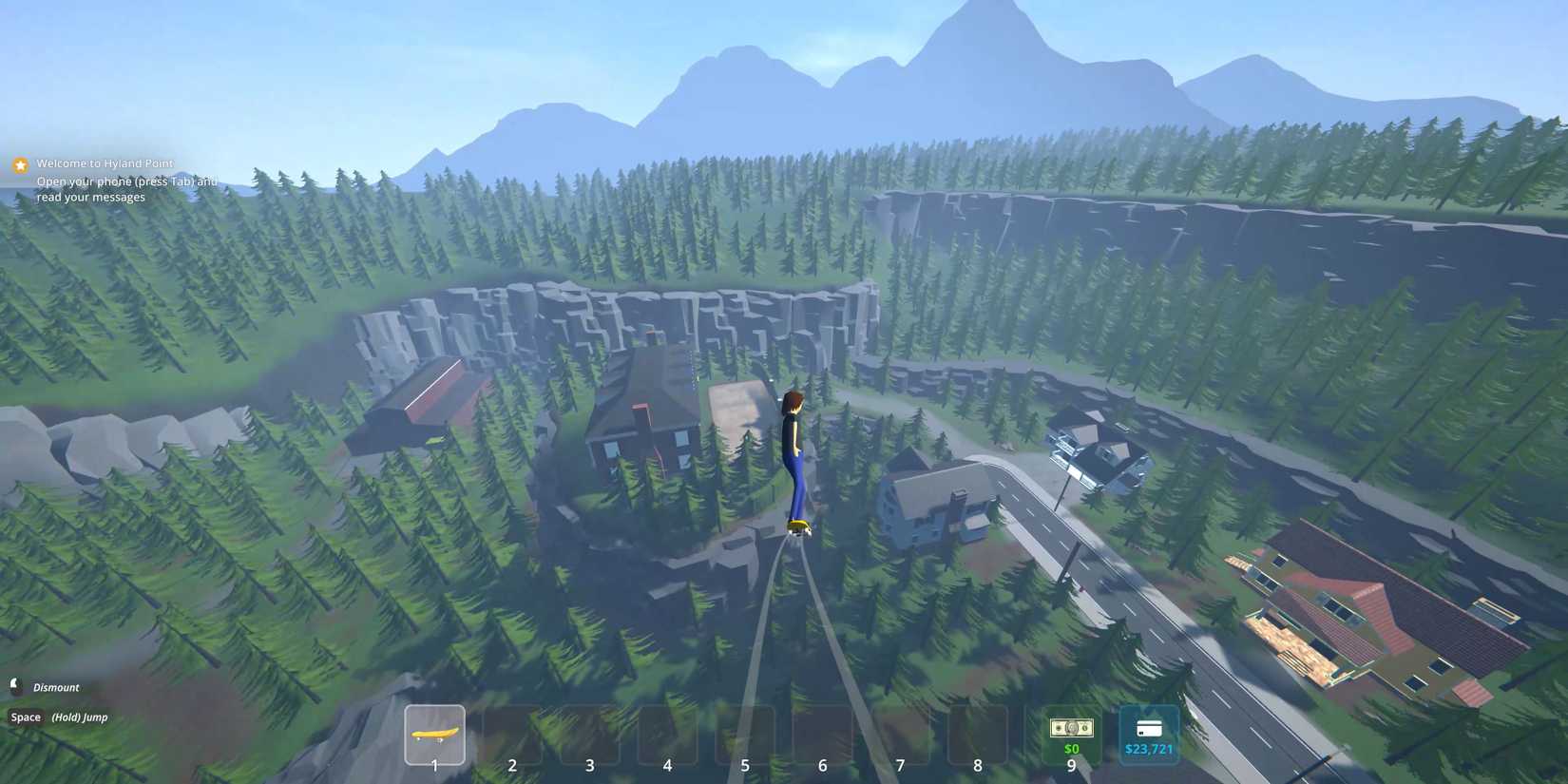Image resolution: width=1568 pixels, height=784 pixels.
Task: Expand the Open your phone message
Action: tap(126, 181)
